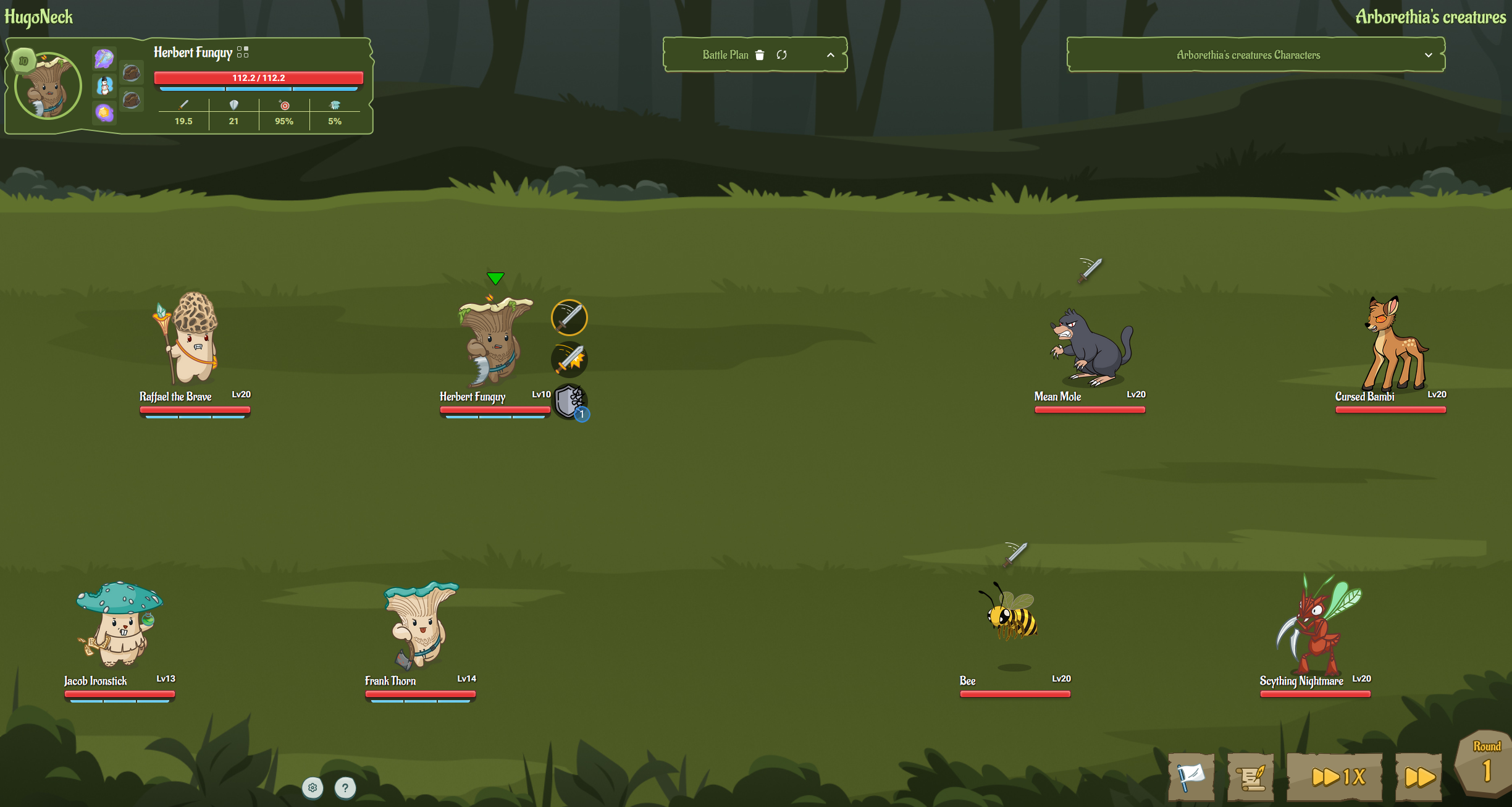
Task: Click the grid icon beside Herbert Funguy's name
Action: pyautogui.click(x=243, y=52)
